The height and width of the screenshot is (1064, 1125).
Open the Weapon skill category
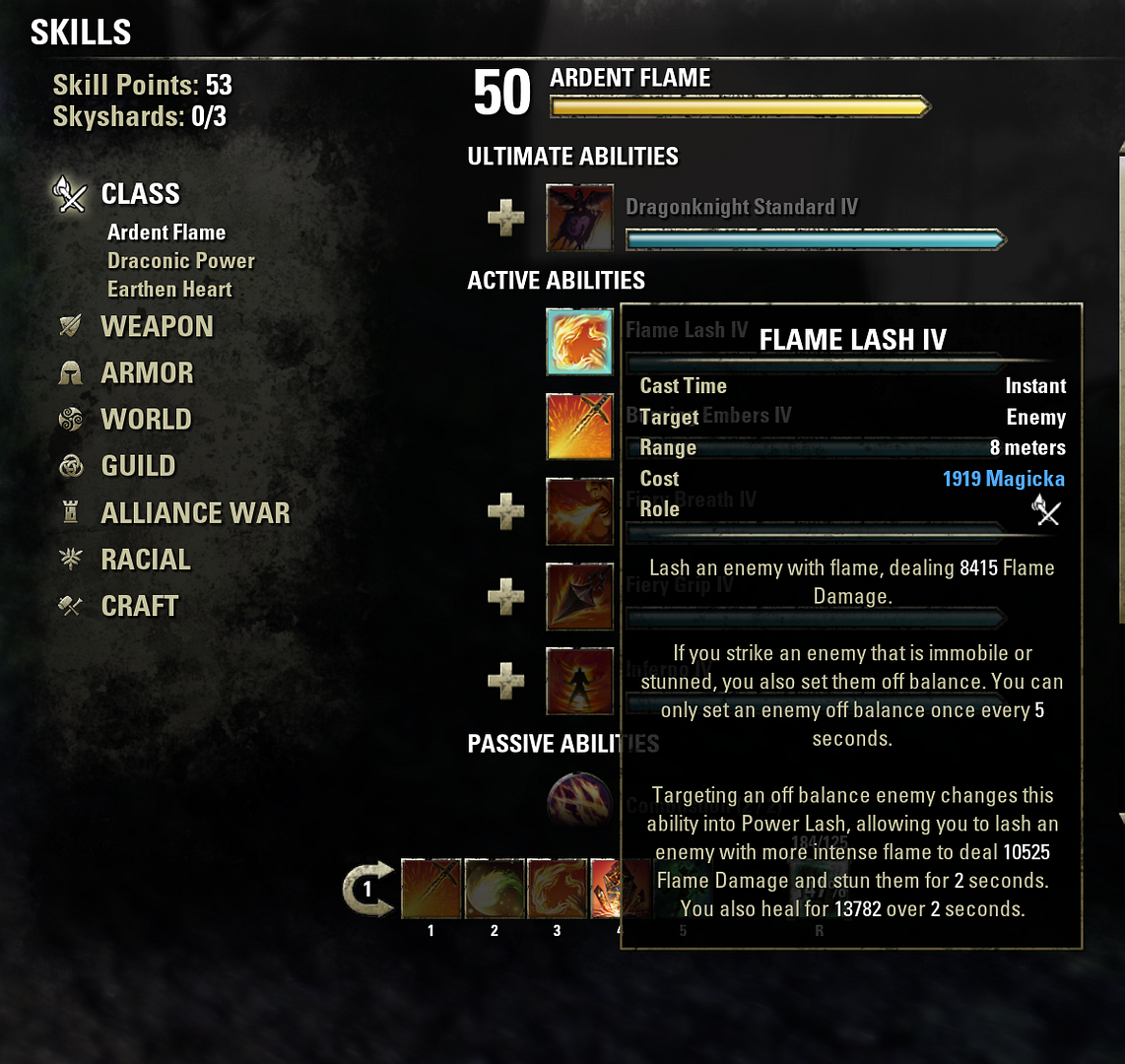tap(157, 327)
